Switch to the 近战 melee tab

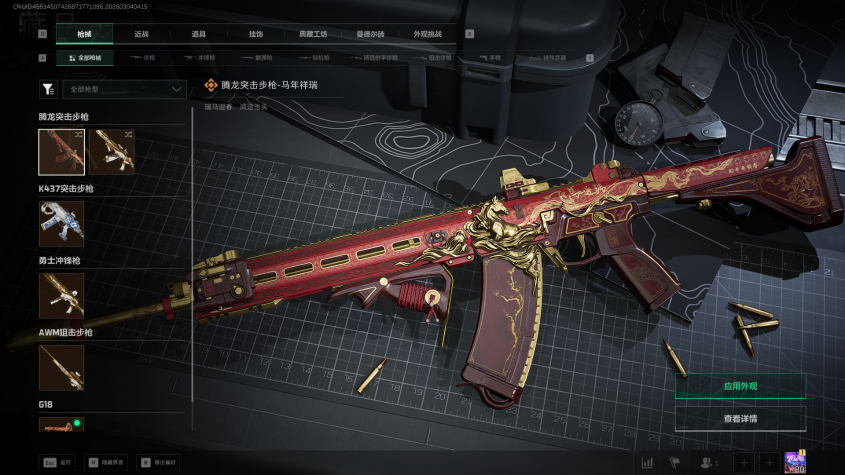click(141, 34)
